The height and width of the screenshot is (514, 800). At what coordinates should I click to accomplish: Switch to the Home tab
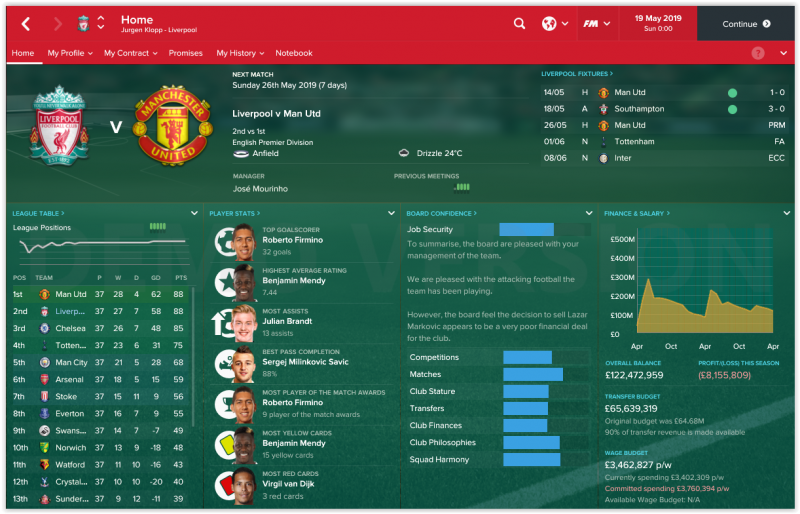[22, 53]
